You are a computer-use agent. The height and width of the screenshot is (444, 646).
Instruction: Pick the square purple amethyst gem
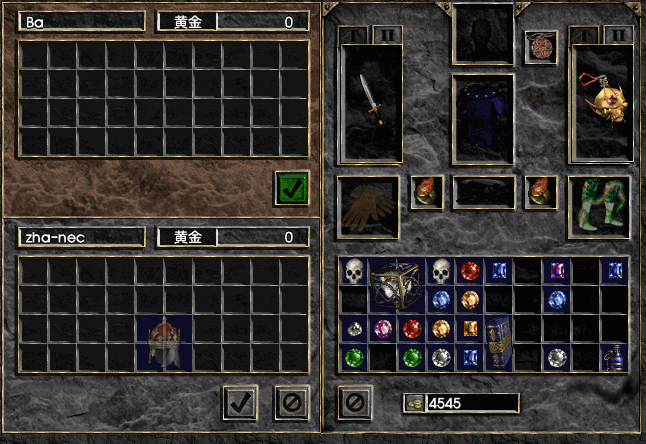(x=556, y=271)
